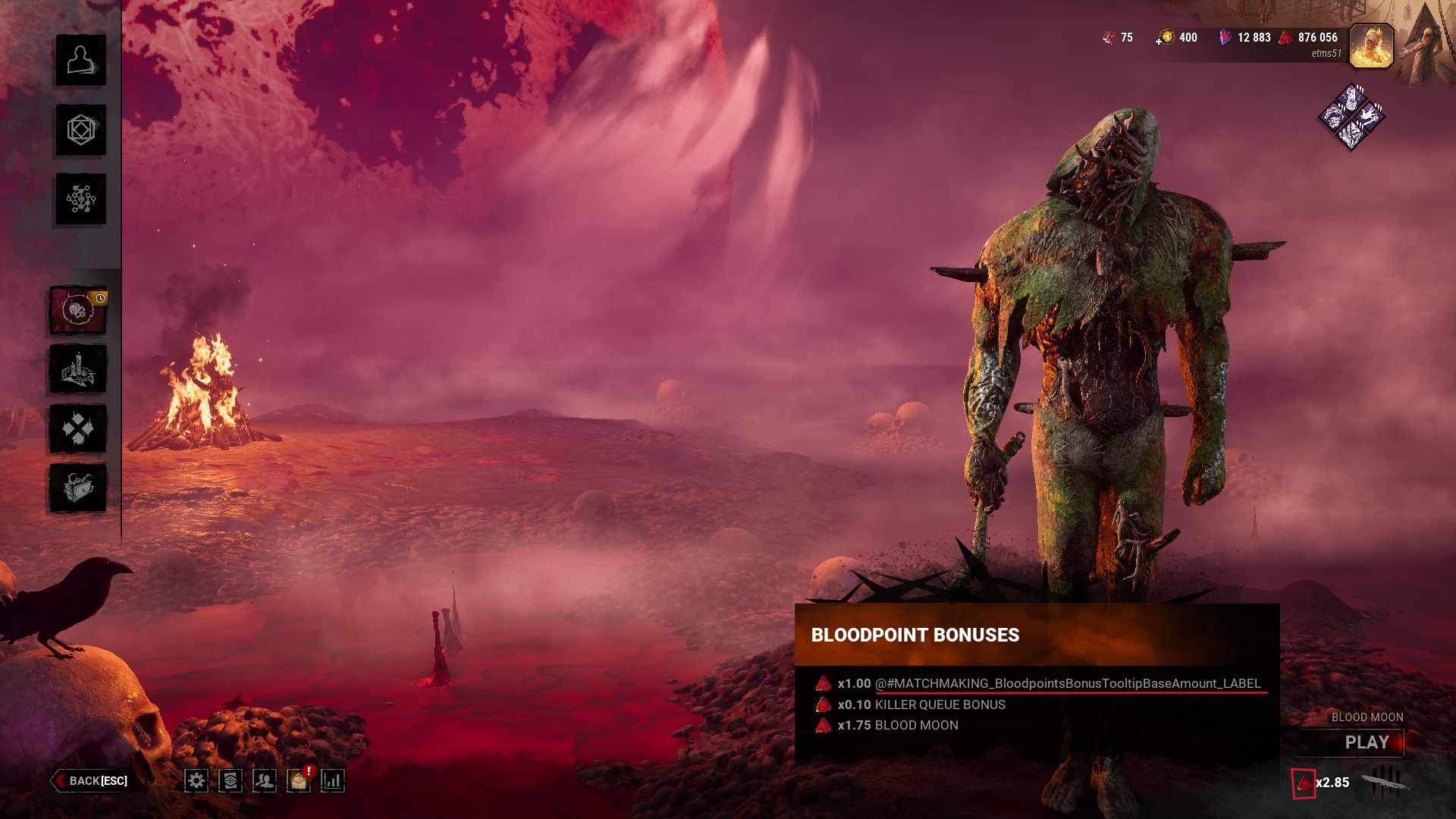Open the equipped perks diamond cluster
1456x819 pixels.
point(1351,118)
